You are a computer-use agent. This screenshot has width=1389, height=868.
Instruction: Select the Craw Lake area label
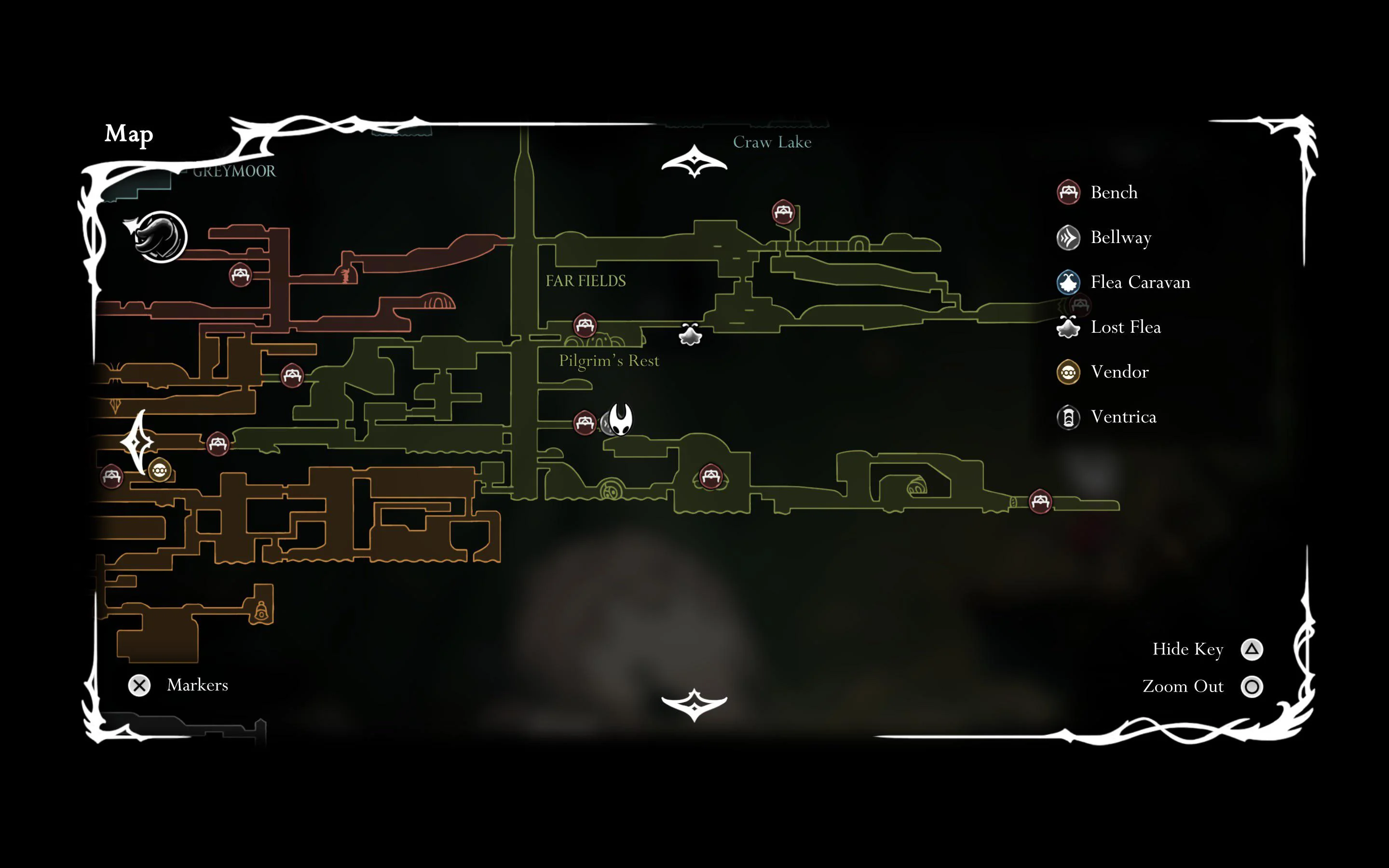[x=773, y=142]
